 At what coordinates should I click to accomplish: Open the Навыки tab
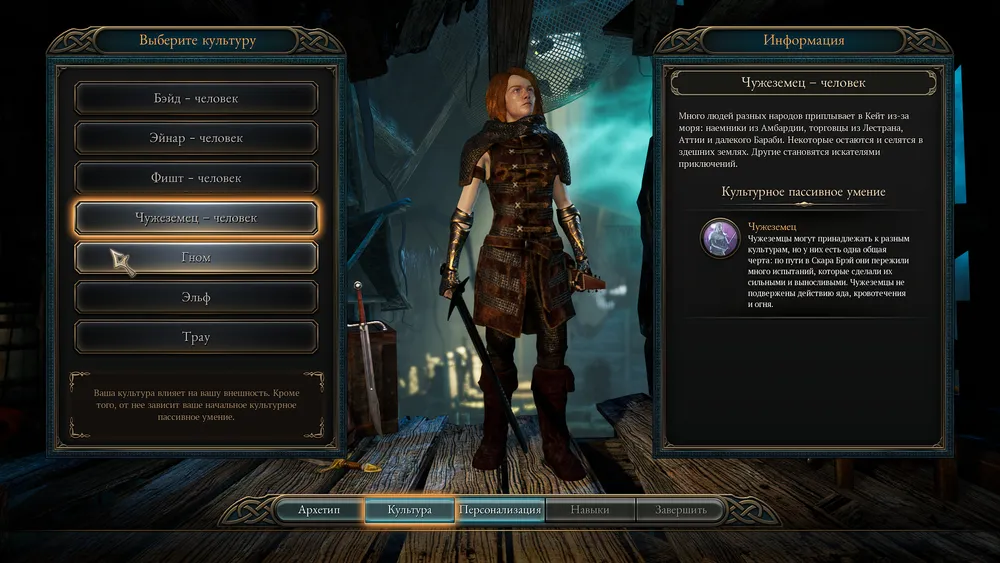click(x=590, y=510)
